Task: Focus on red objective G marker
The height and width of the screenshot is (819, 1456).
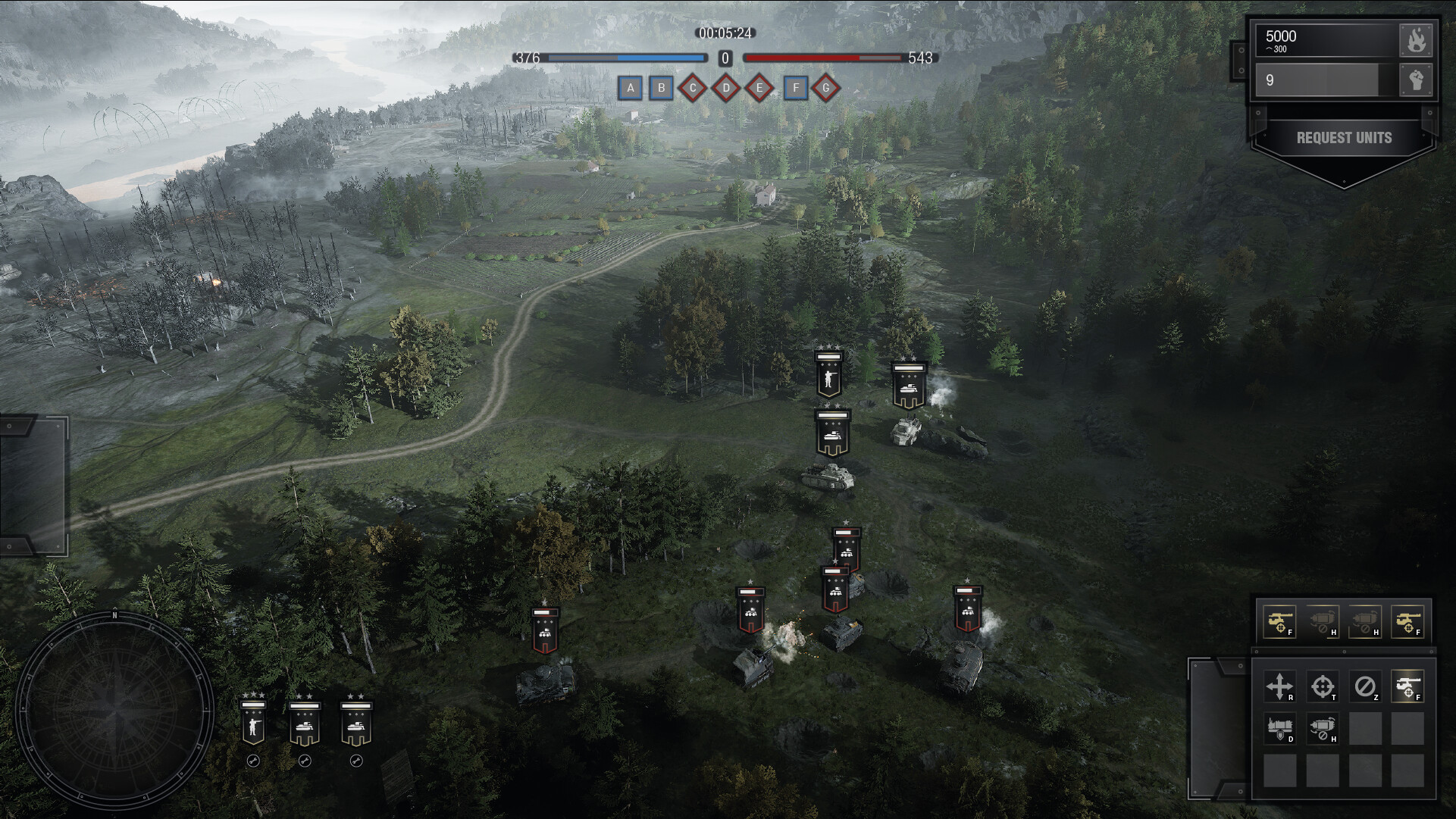Action: pos(826,89)
